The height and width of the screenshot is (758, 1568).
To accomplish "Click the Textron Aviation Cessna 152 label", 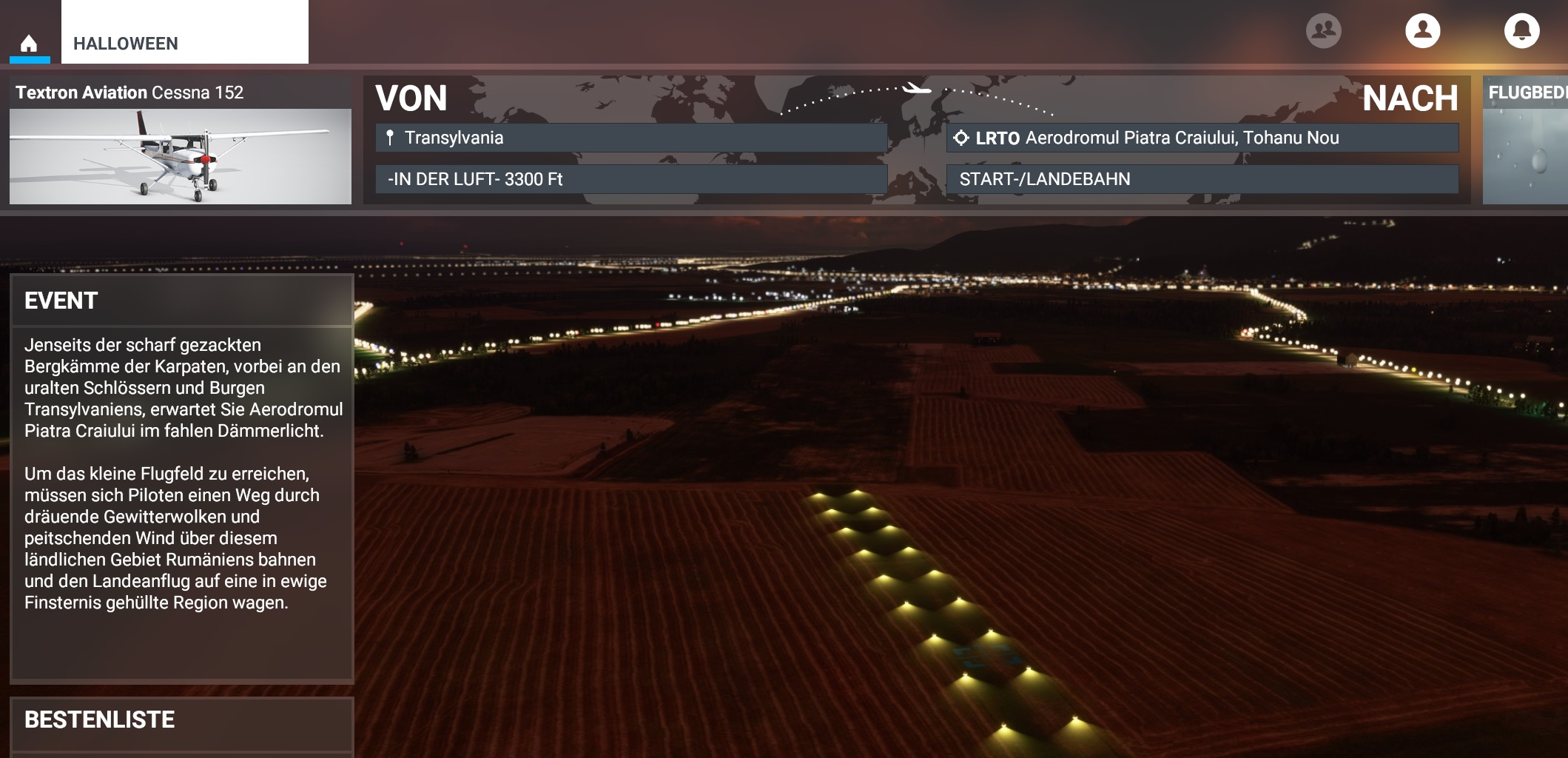I will coord(131,92).
